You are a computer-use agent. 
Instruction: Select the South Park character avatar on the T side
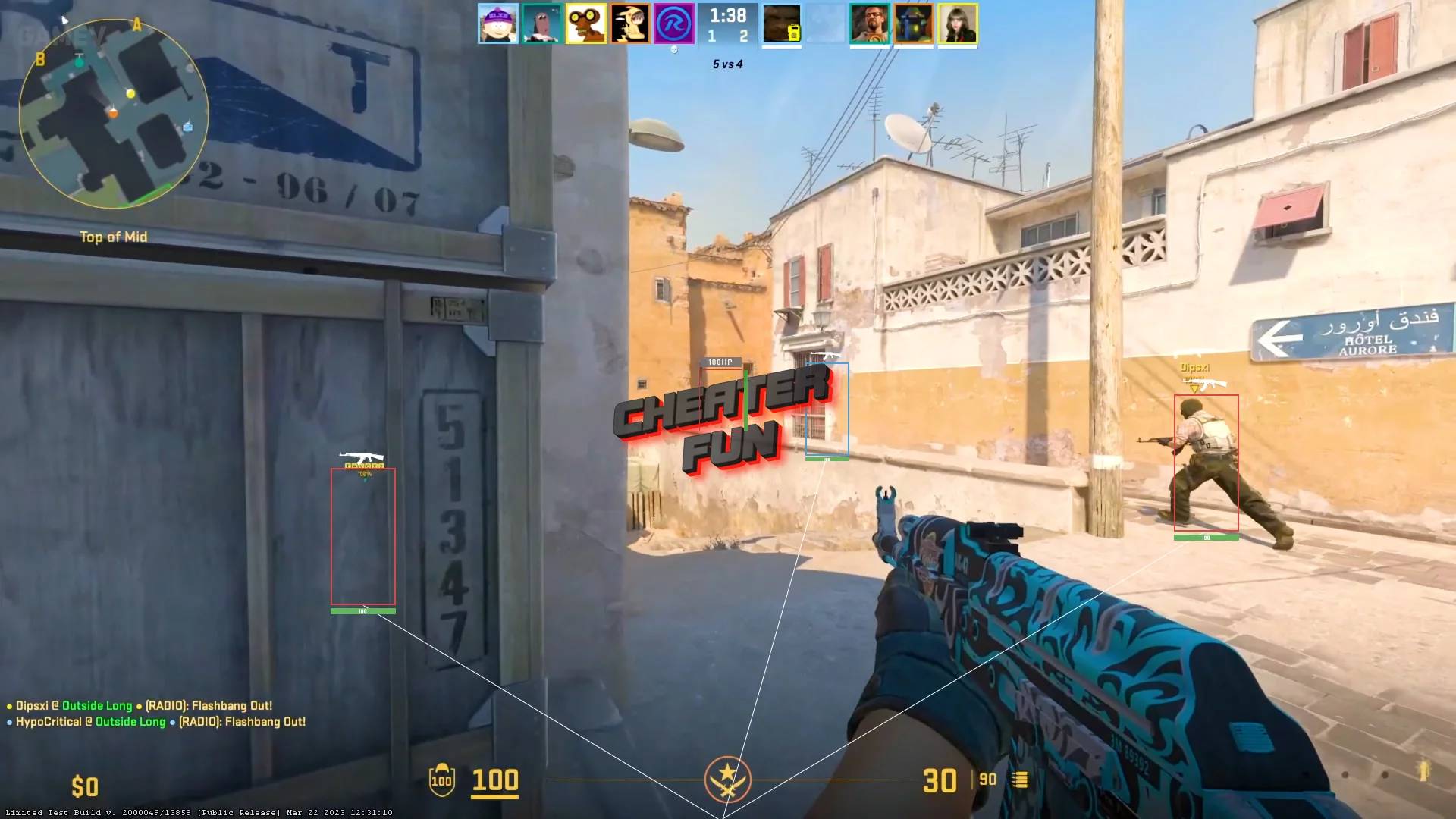coord(498,23)
